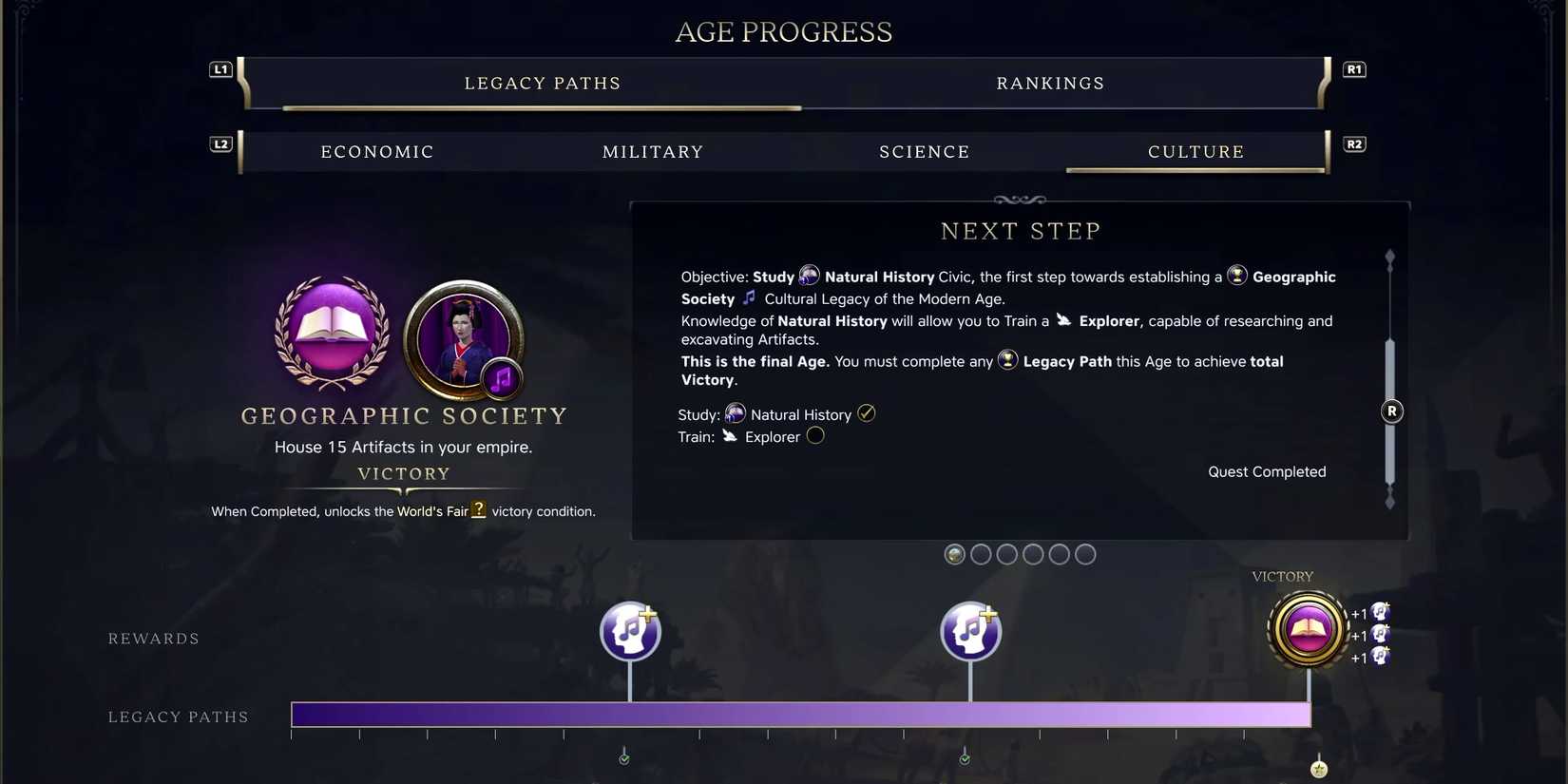The height and width of the screenshot is (784, 1568).
Task: Click the Victory medallion on the Legacy Path
Action: click(x=1308, y=630)
